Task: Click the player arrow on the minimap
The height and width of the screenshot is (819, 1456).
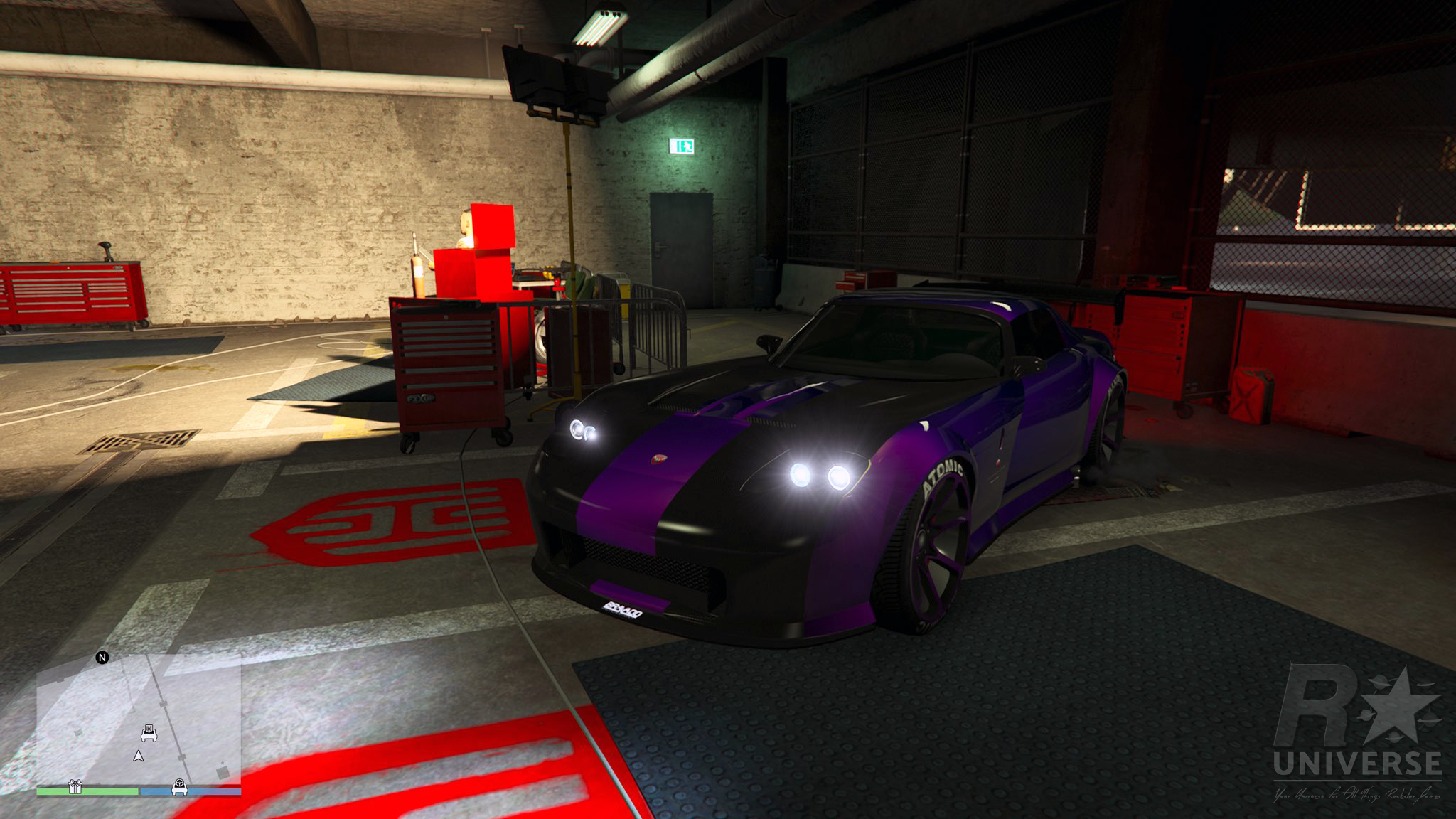Action: coord(139,756)
